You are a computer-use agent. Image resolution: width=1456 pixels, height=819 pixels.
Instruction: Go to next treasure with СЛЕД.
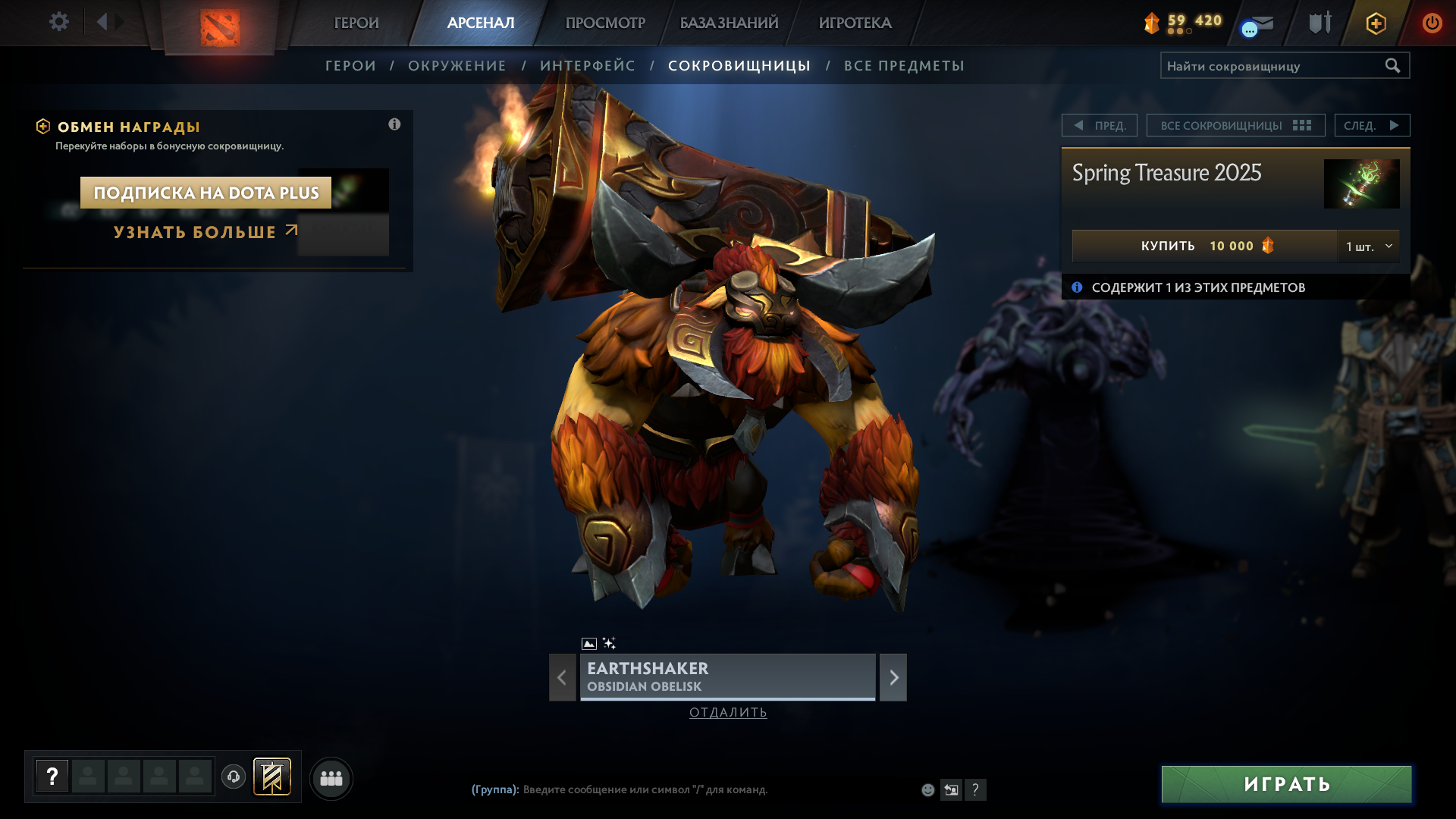pyautogui.click(x=1372, y=125)
